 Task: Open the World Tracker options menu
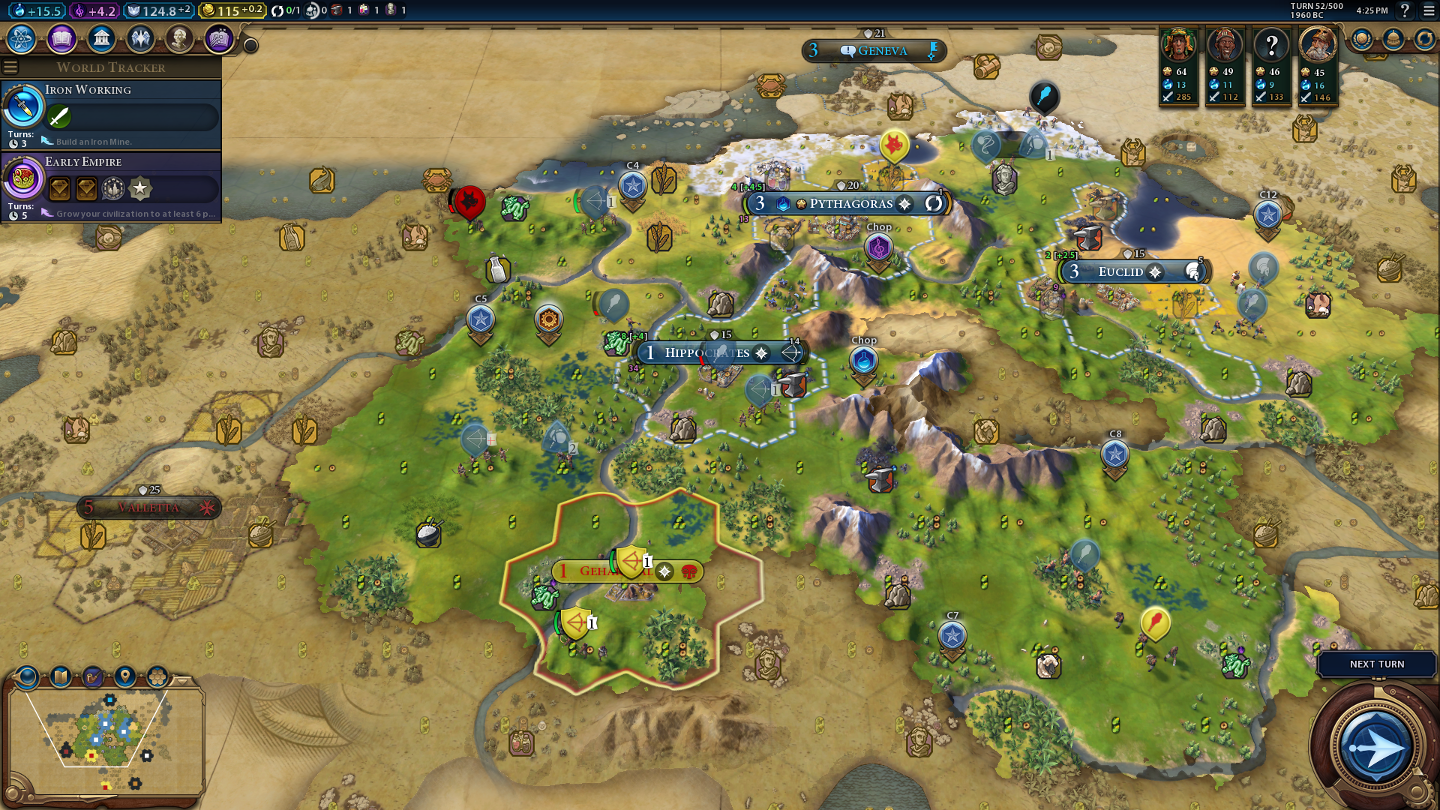[11, 67]
